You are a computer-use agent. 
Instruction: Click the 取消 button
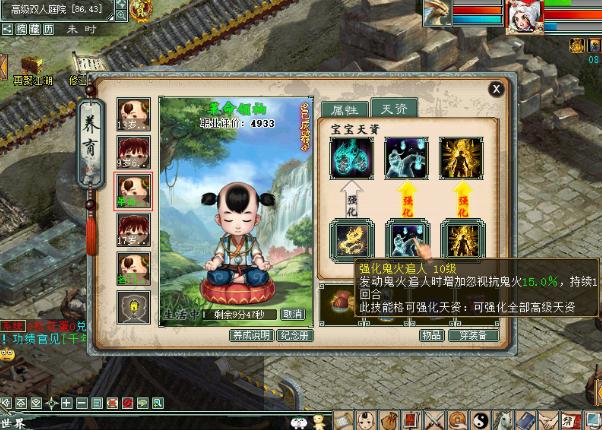(292, 314)
